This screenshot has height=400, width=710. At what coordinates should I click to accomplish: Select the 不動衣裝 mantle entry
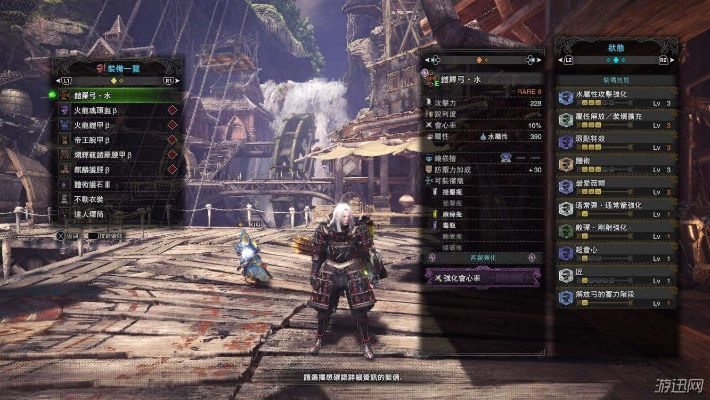(110, 200)
